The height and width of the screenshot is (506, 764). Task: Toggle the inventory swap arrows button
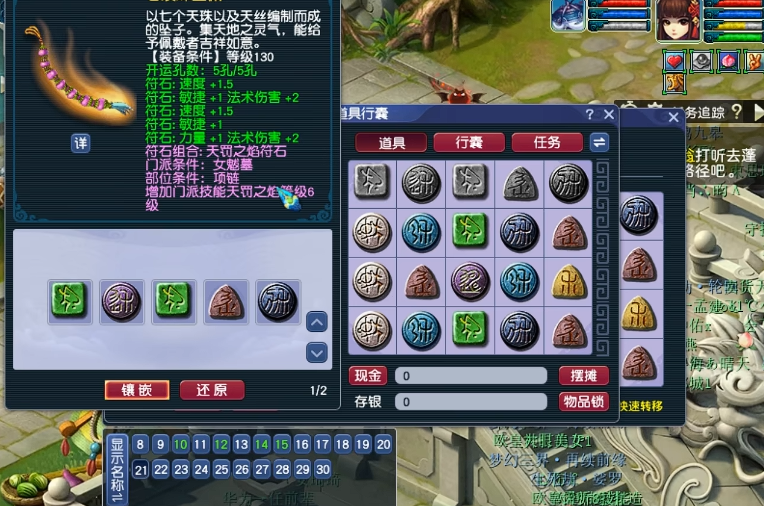pos(599,142)
